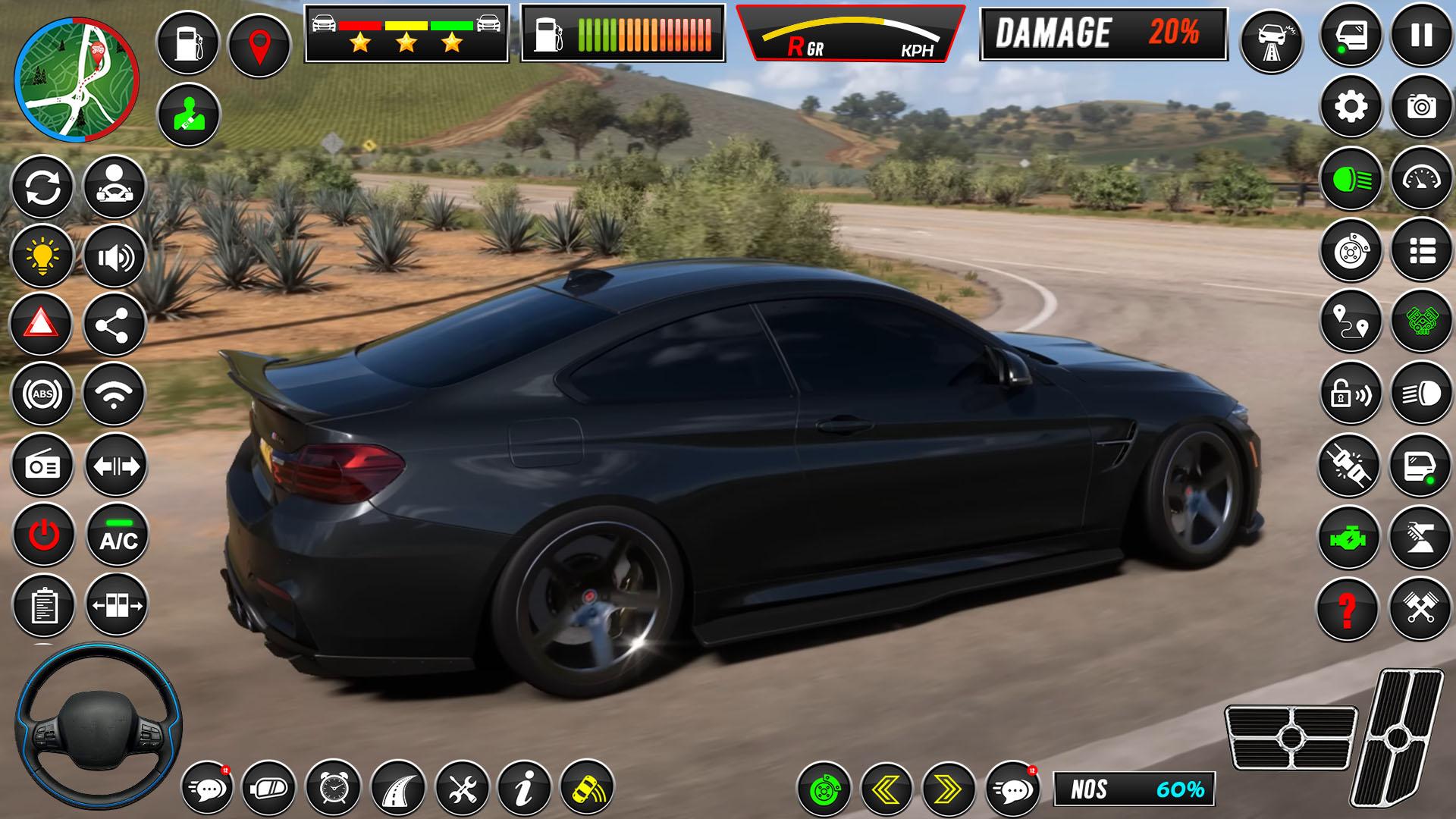The height and width of the screenshot is (819, 1456).
Task: Open the gear settings button
Action: (1351, 107)
